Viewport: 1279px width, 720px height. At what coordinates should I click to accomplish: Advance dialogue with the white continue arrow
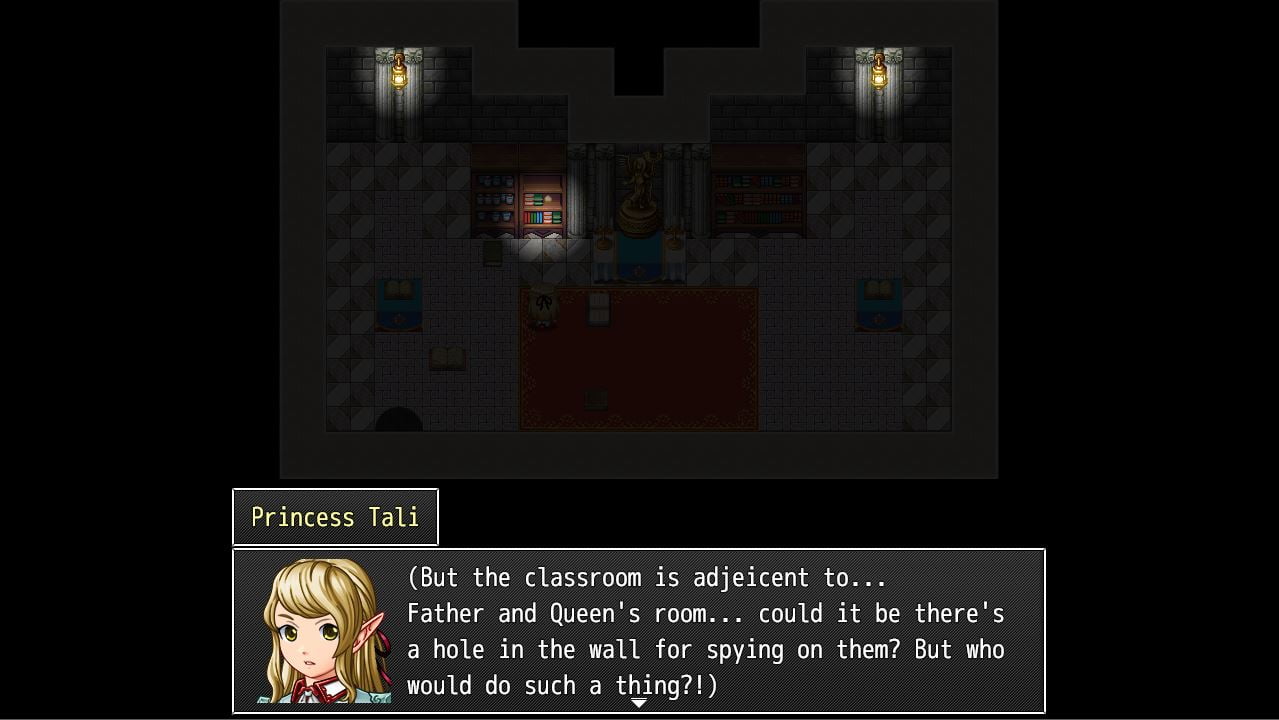point(638,704)
